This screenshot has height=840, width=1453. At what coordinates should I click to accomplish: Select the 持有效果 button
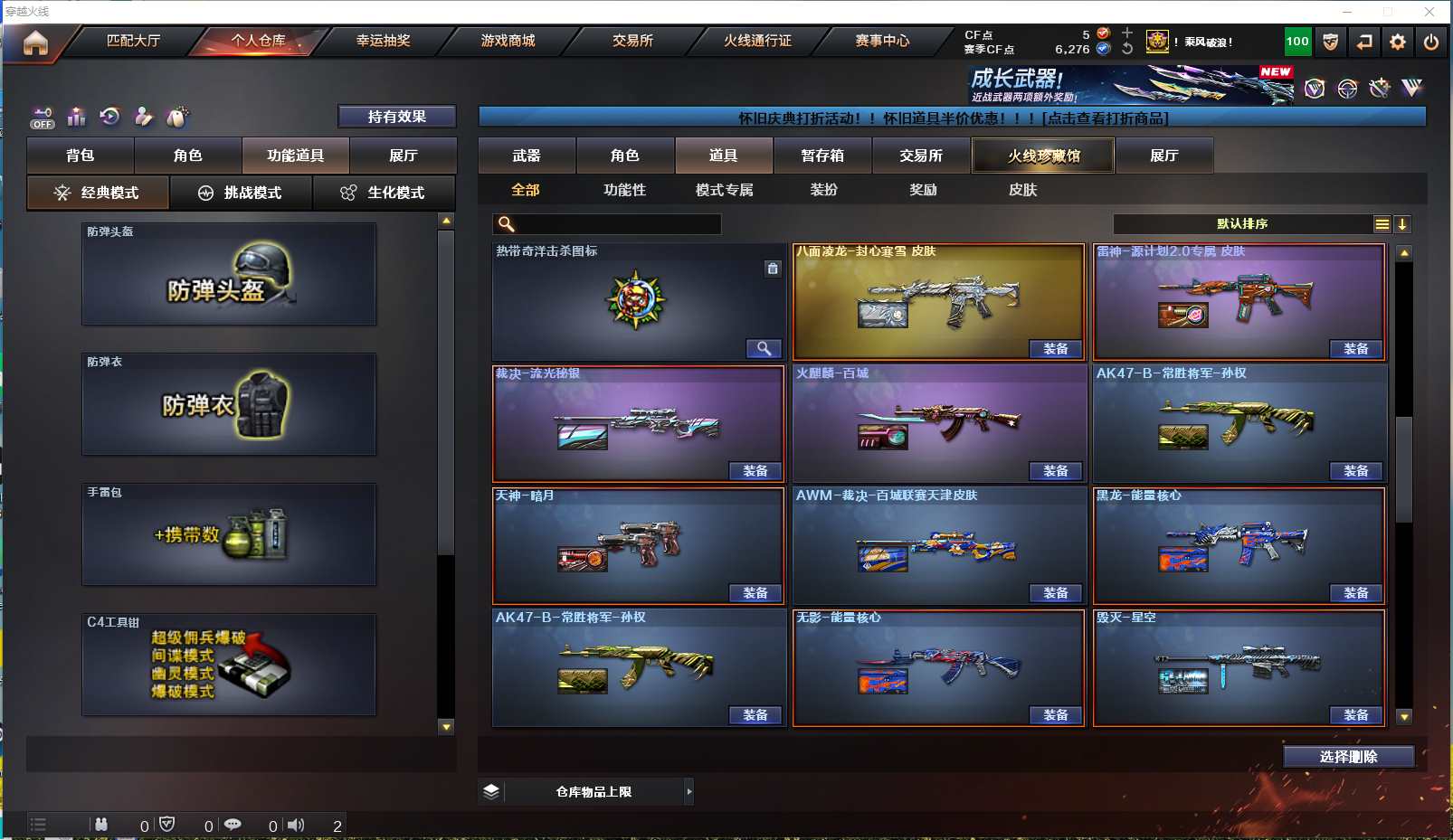coord(396,117)
